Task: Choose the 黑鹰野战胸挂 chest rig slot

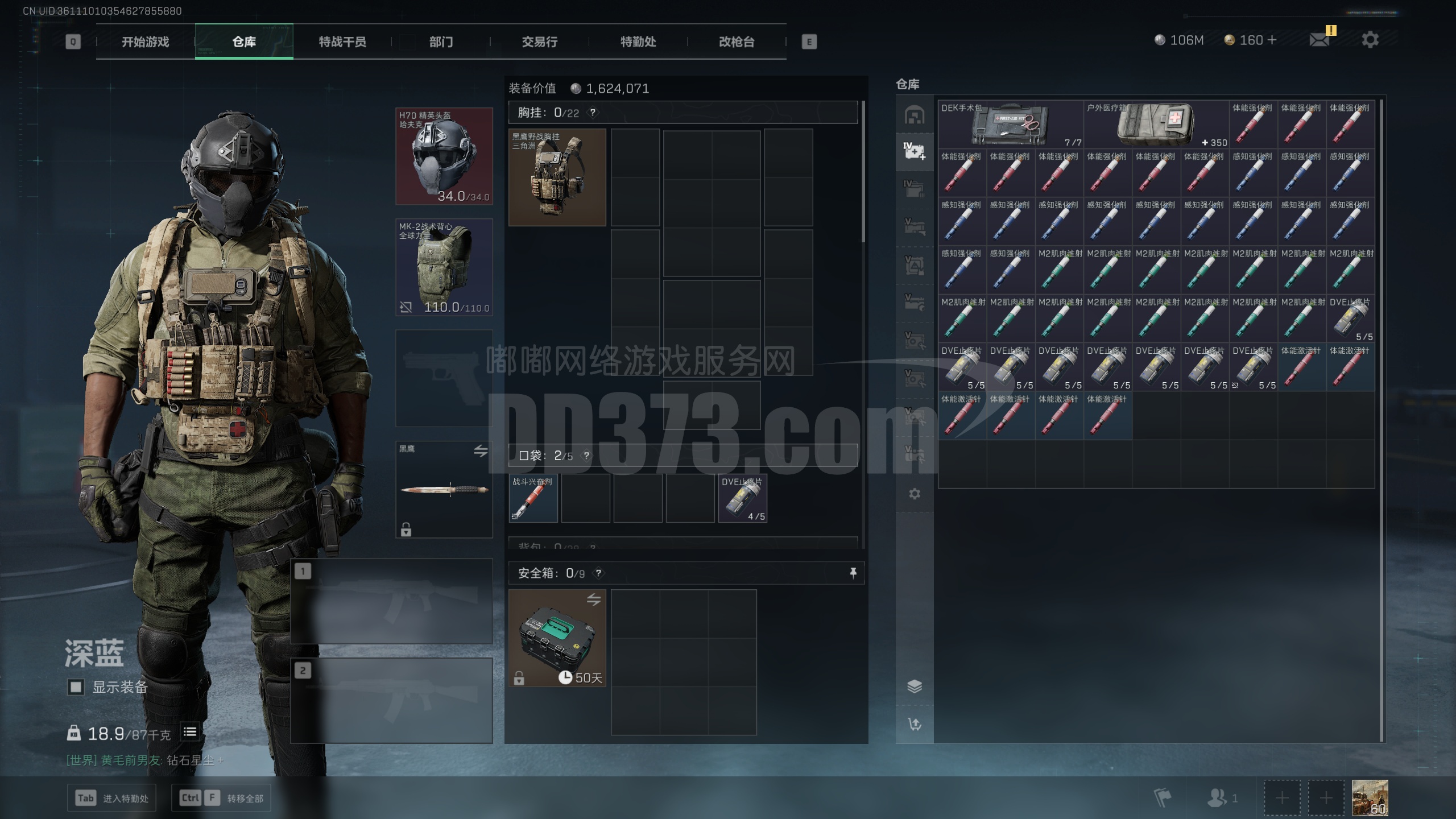Action: [557, 177]
